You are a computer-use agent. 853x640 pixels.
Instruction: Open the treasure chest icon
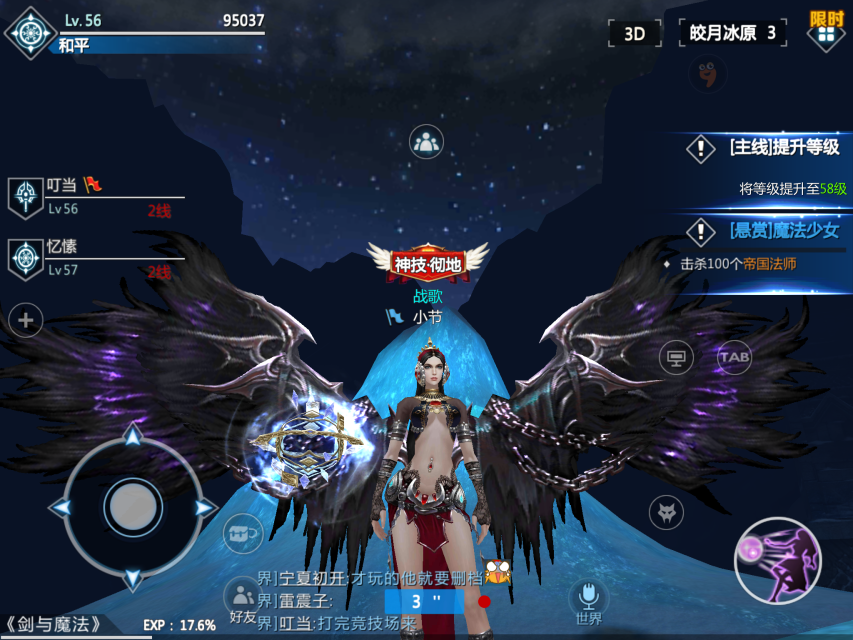(242, 533)
